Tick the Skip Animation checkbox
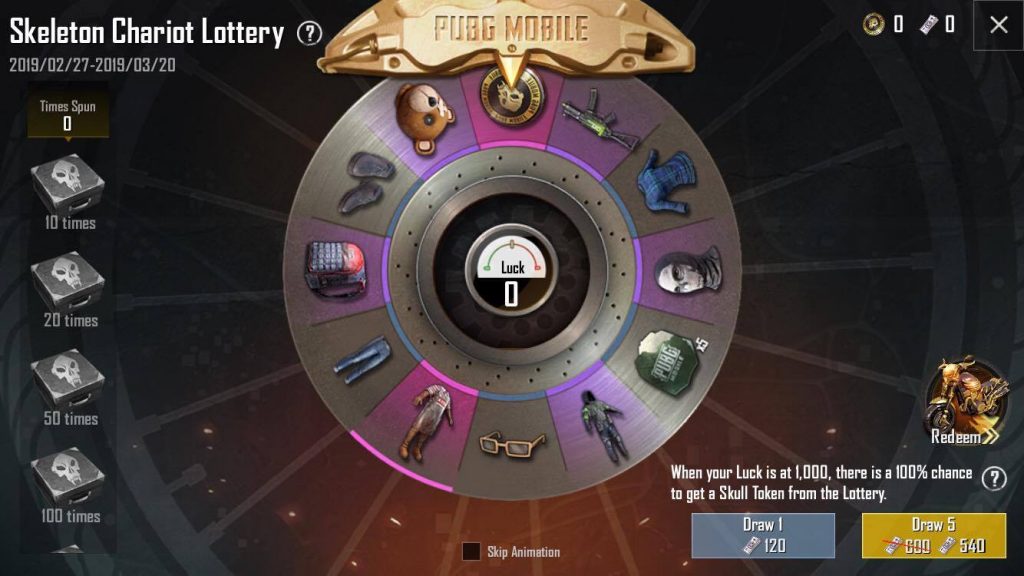The image size is (1024, 576). 471,551
